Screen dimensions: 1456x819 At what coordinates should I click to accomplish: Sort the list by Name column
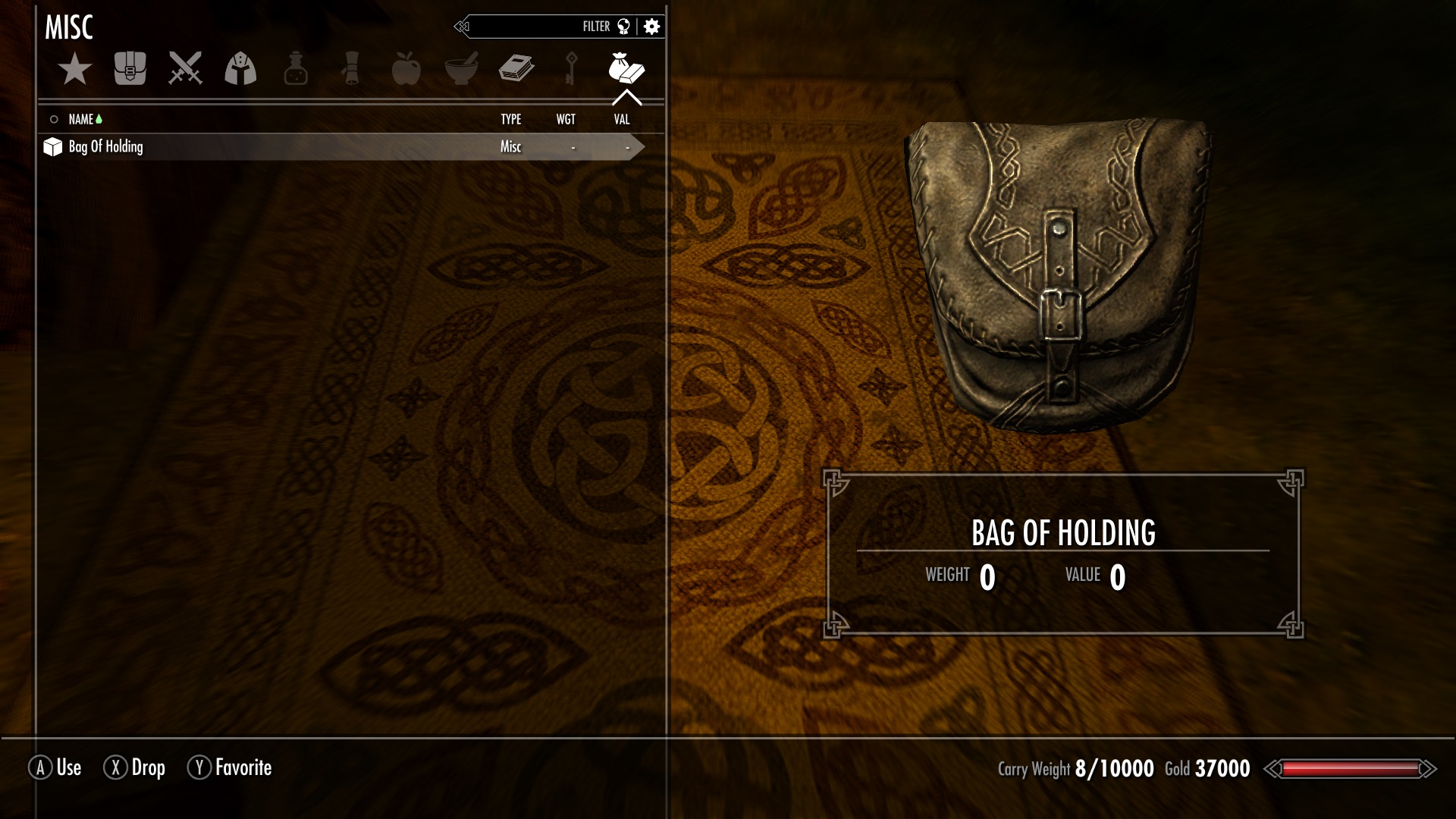pyautogui.click(x=81, y=119)
